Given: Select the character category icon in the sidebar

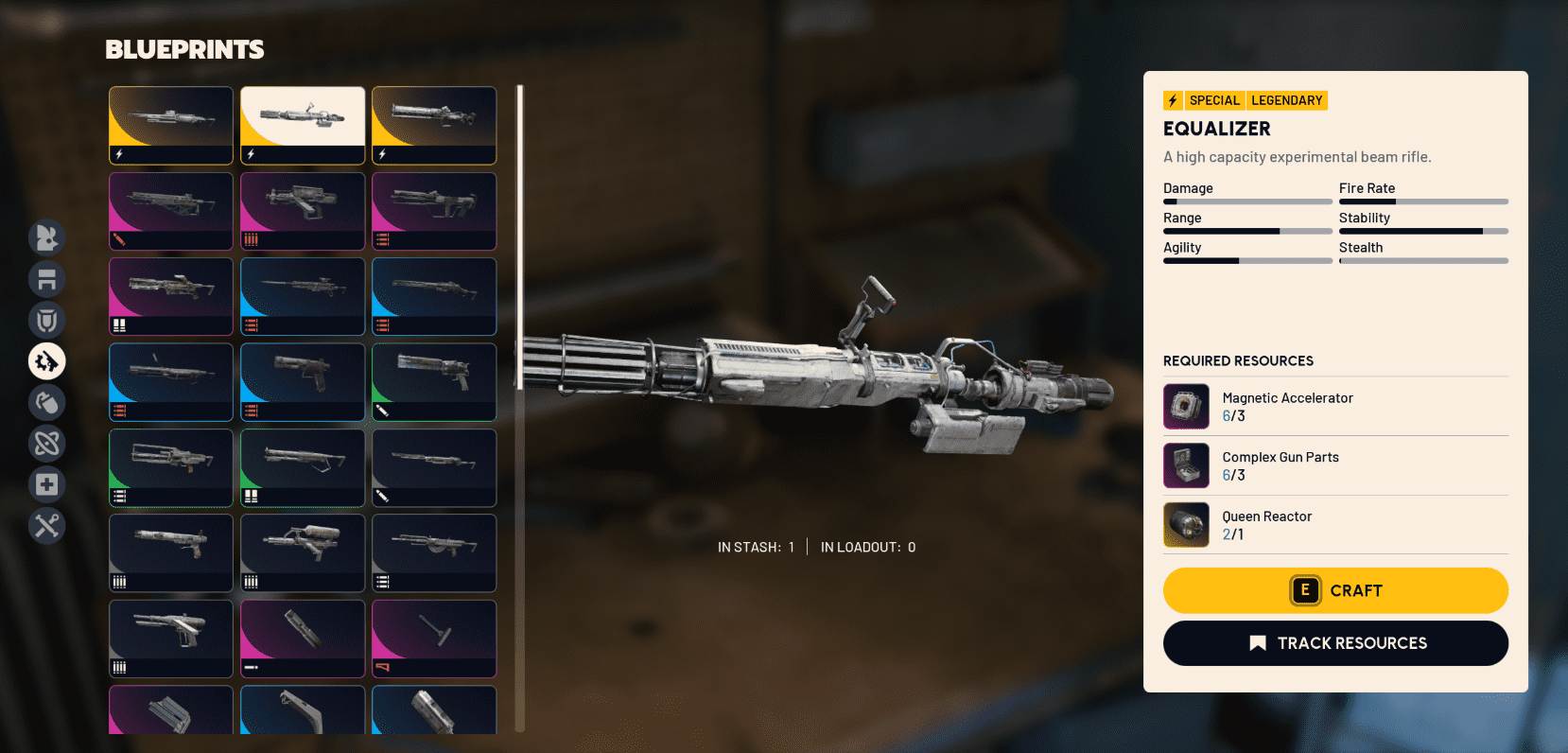Looking at the screenshot, I should pyautogui.click(x=47, y=238).
